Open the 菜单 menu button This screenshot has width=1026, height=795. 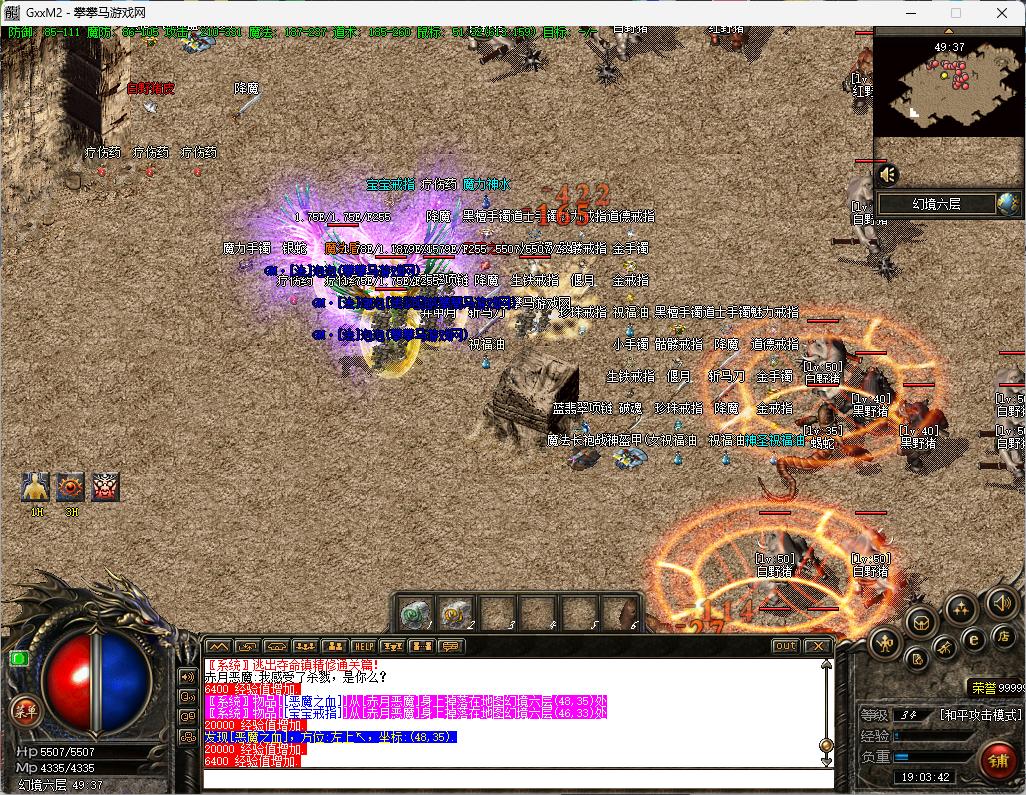[24, 710]
